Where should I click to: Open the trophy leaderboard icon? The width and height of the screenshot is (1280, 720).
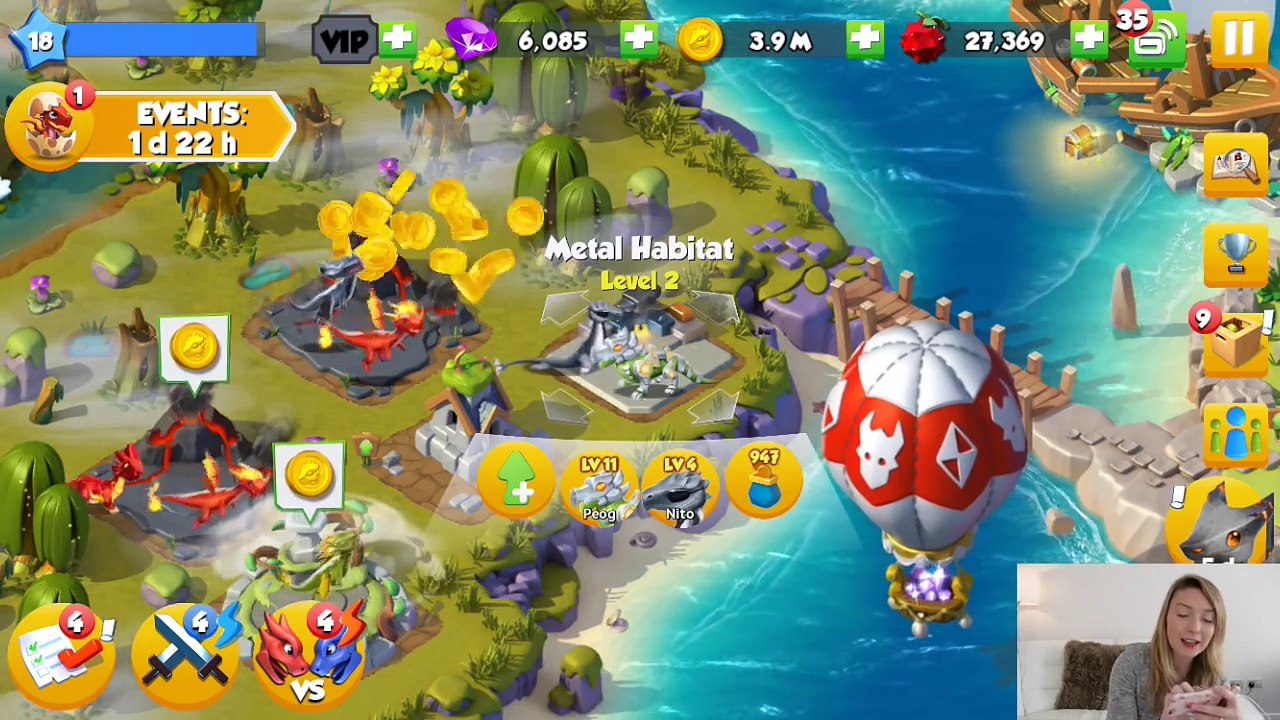1236,252
